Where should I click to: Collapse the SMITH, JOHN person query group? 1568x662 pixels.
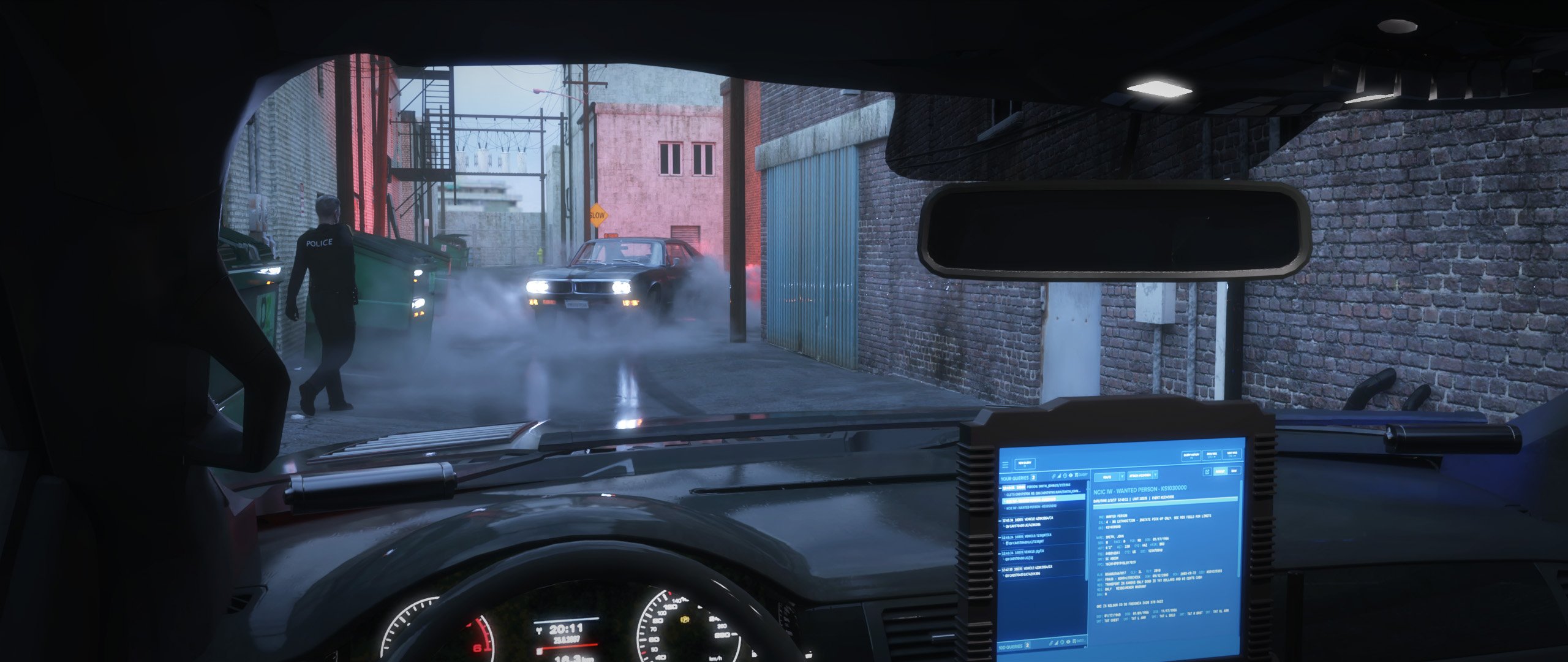[1001, 488]
